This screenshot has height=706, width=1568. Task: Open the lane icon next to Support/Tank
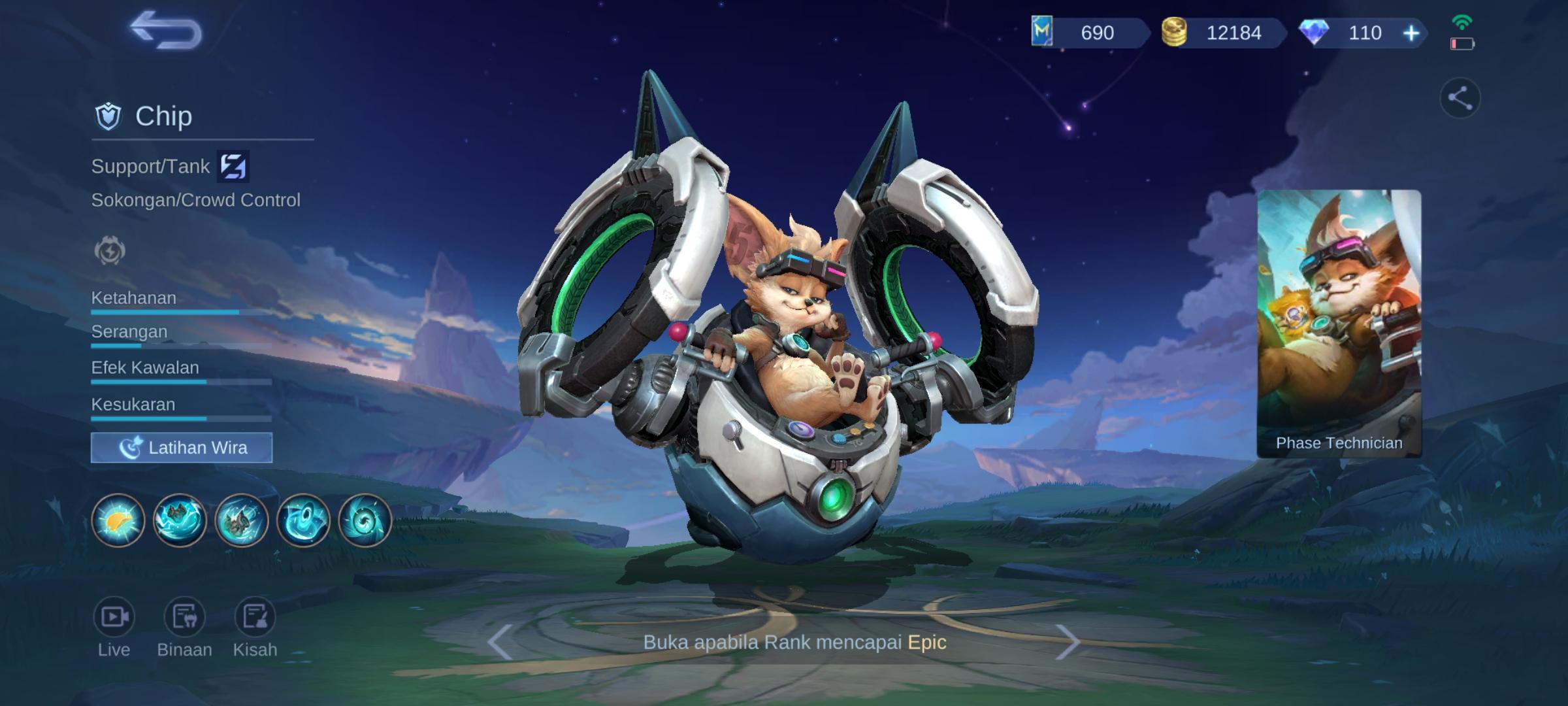[235, 166]
